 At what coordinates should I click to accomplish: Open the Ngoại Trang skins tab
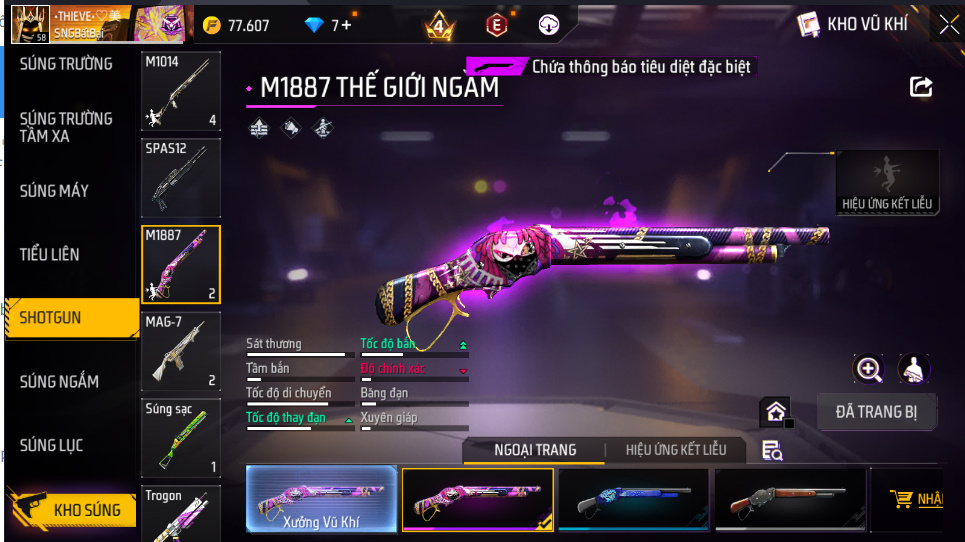pyautogui.click(x=535, y=450)
